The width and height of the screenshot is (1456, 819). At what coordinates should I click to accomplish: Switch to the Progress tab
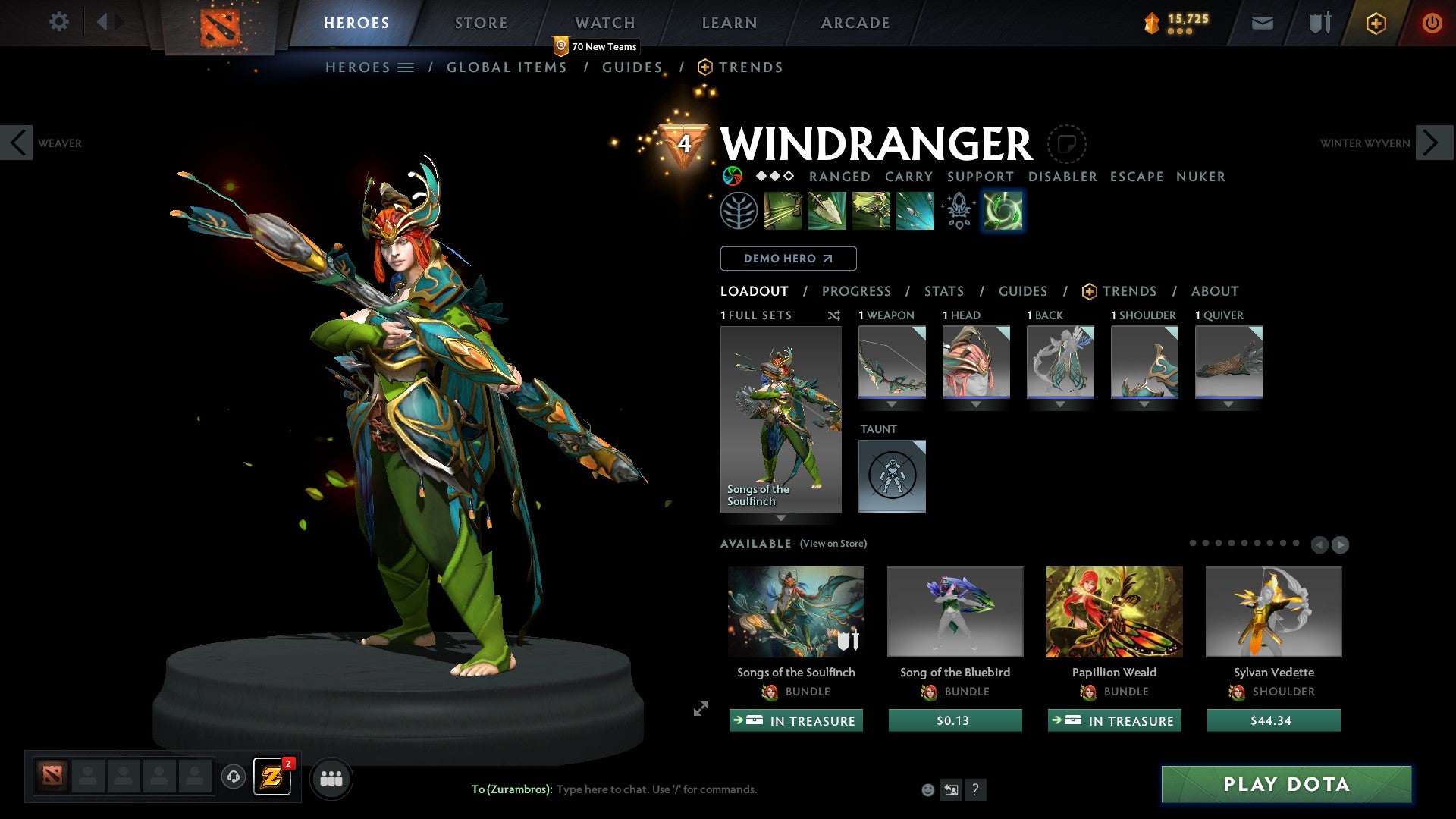point(856,291)
